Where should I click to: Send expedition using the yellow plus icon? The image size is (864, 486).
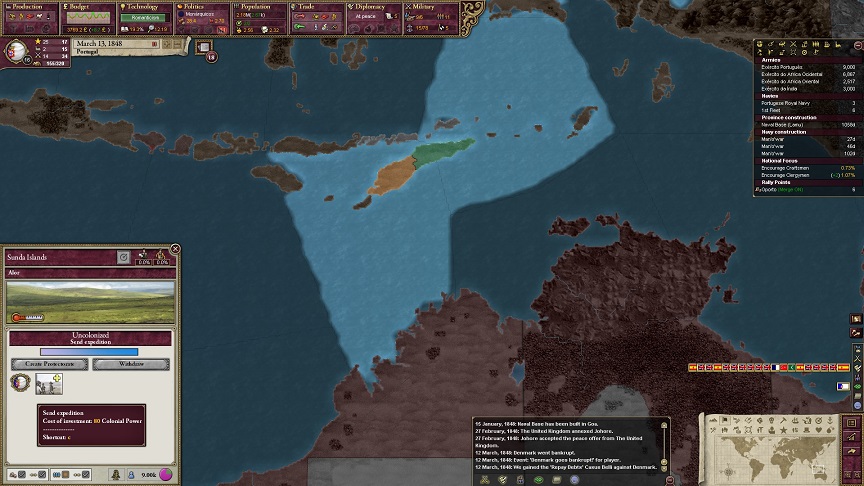click(56, 379)
